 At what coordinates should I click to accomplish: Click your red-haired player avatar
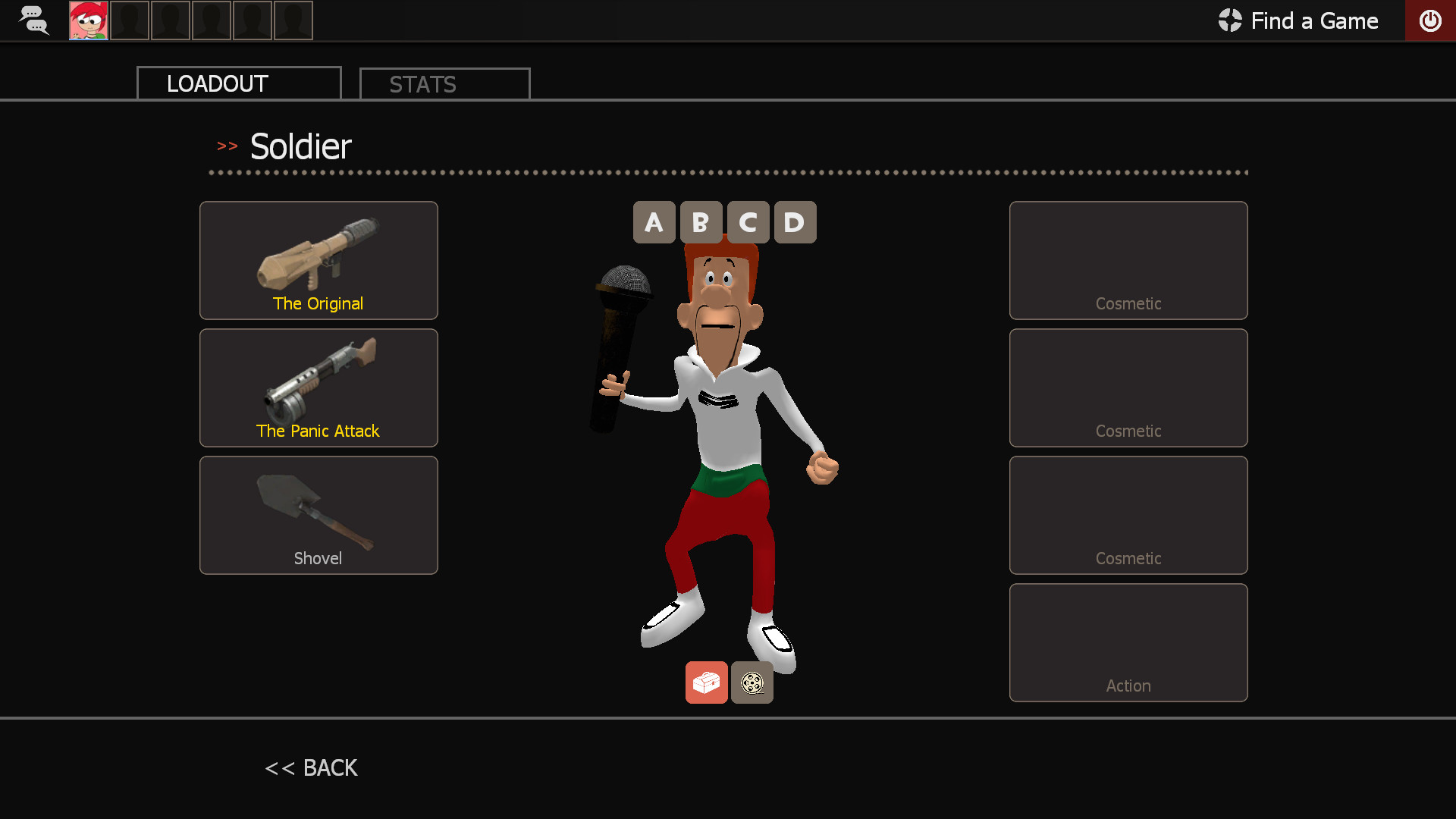point(88,20)
